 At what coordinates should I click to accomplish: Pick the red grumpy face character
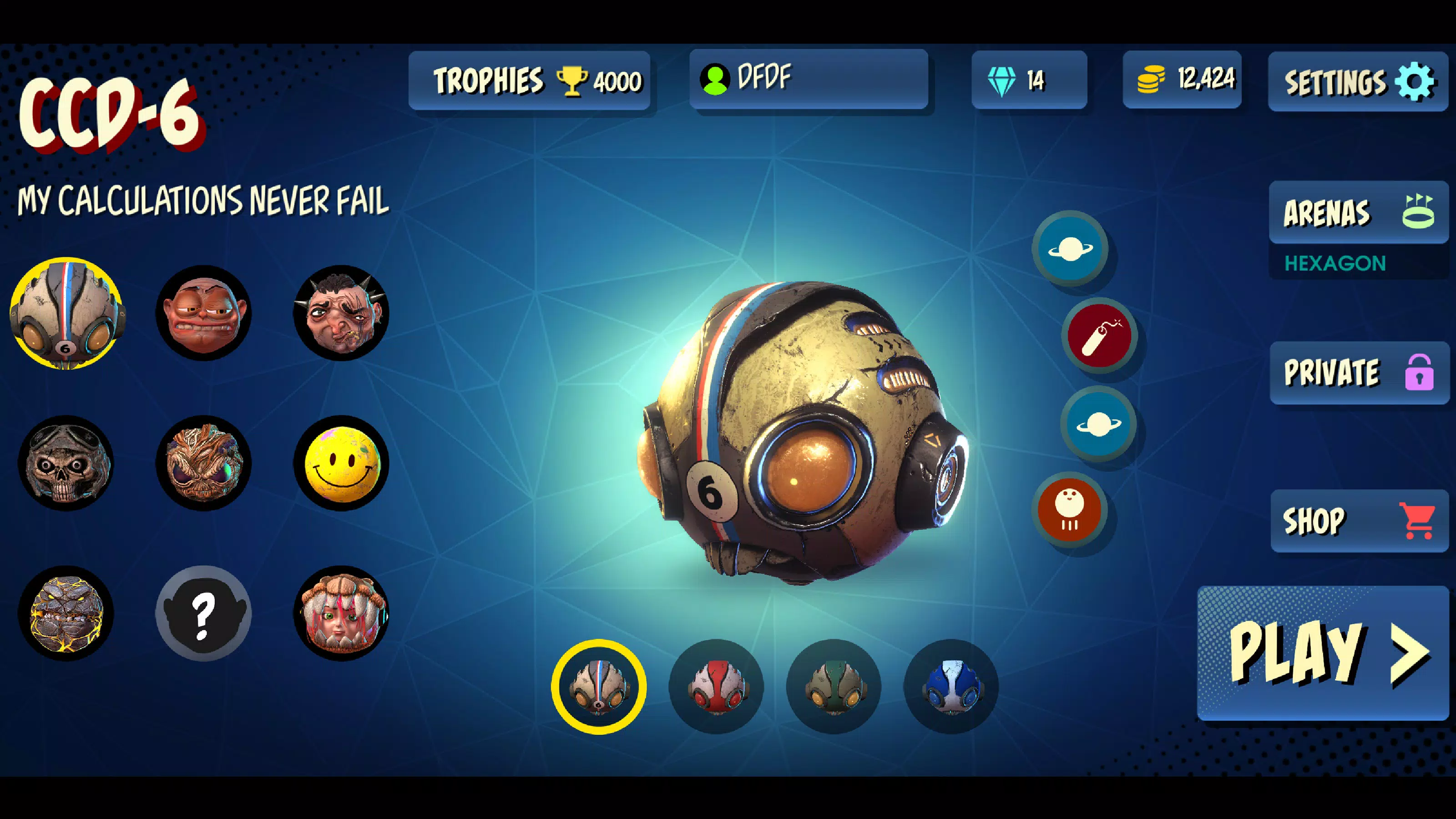click(203, 313)
